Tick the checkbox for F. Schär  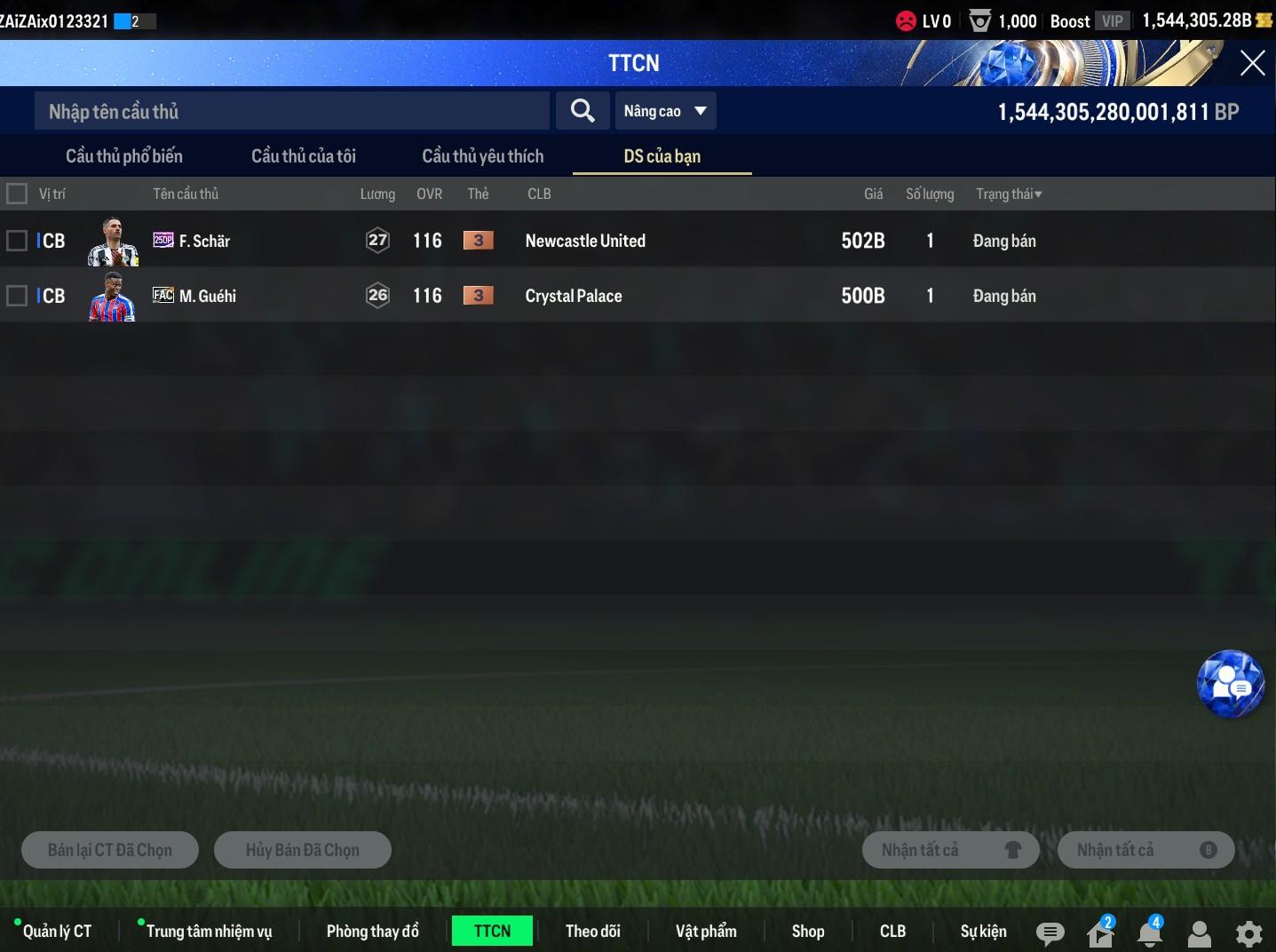coord(17,241)
